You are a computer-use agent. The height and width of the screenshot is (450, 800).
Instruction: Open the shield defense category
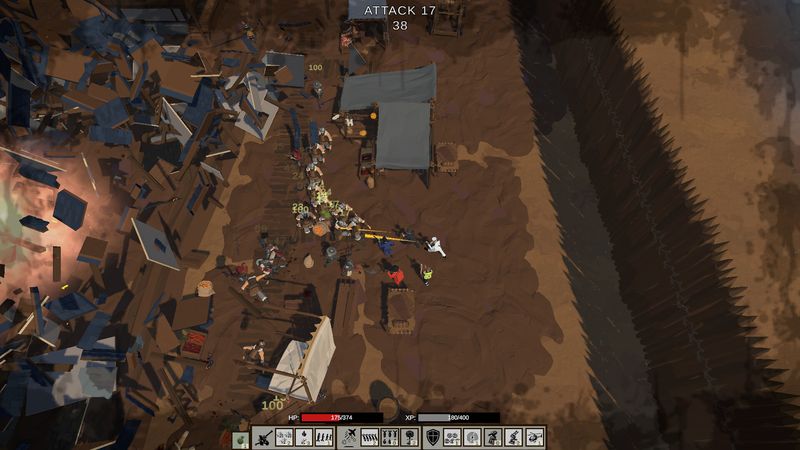(x=432, y=438)
